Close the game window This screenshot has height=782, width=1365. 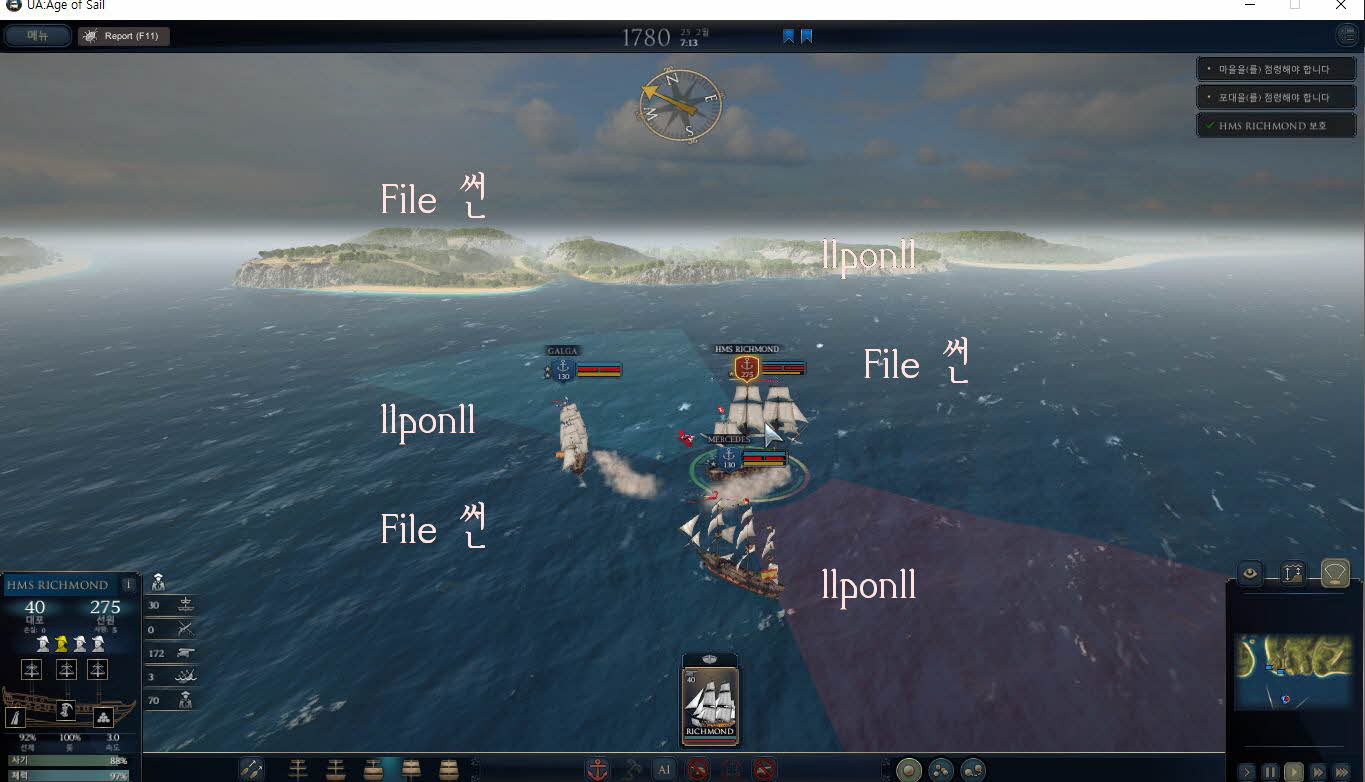pos(1340,6)
